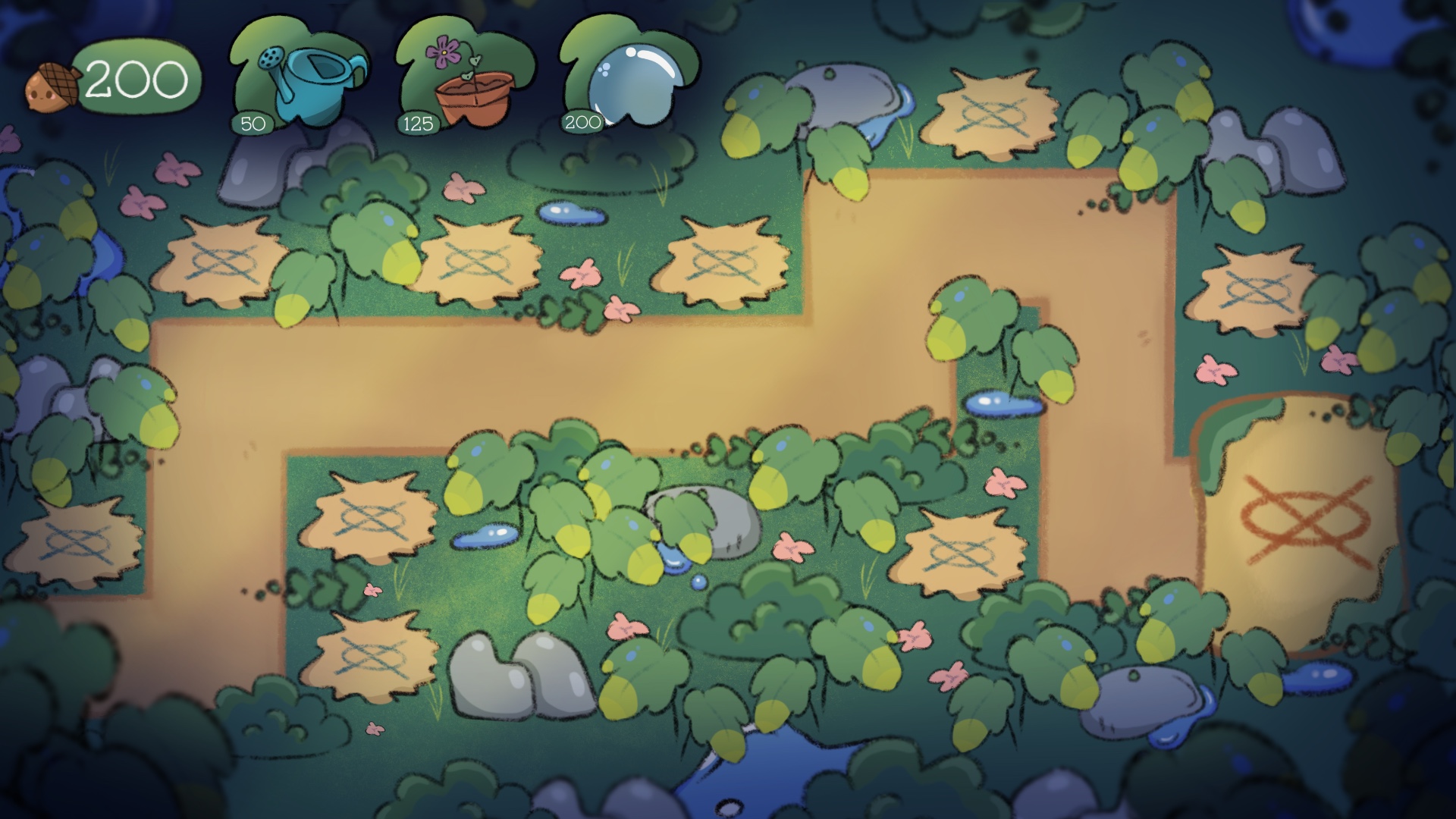Click the X plot right of the pink flowers
Screen dimensions: 1456x819
tap(724, 262)
